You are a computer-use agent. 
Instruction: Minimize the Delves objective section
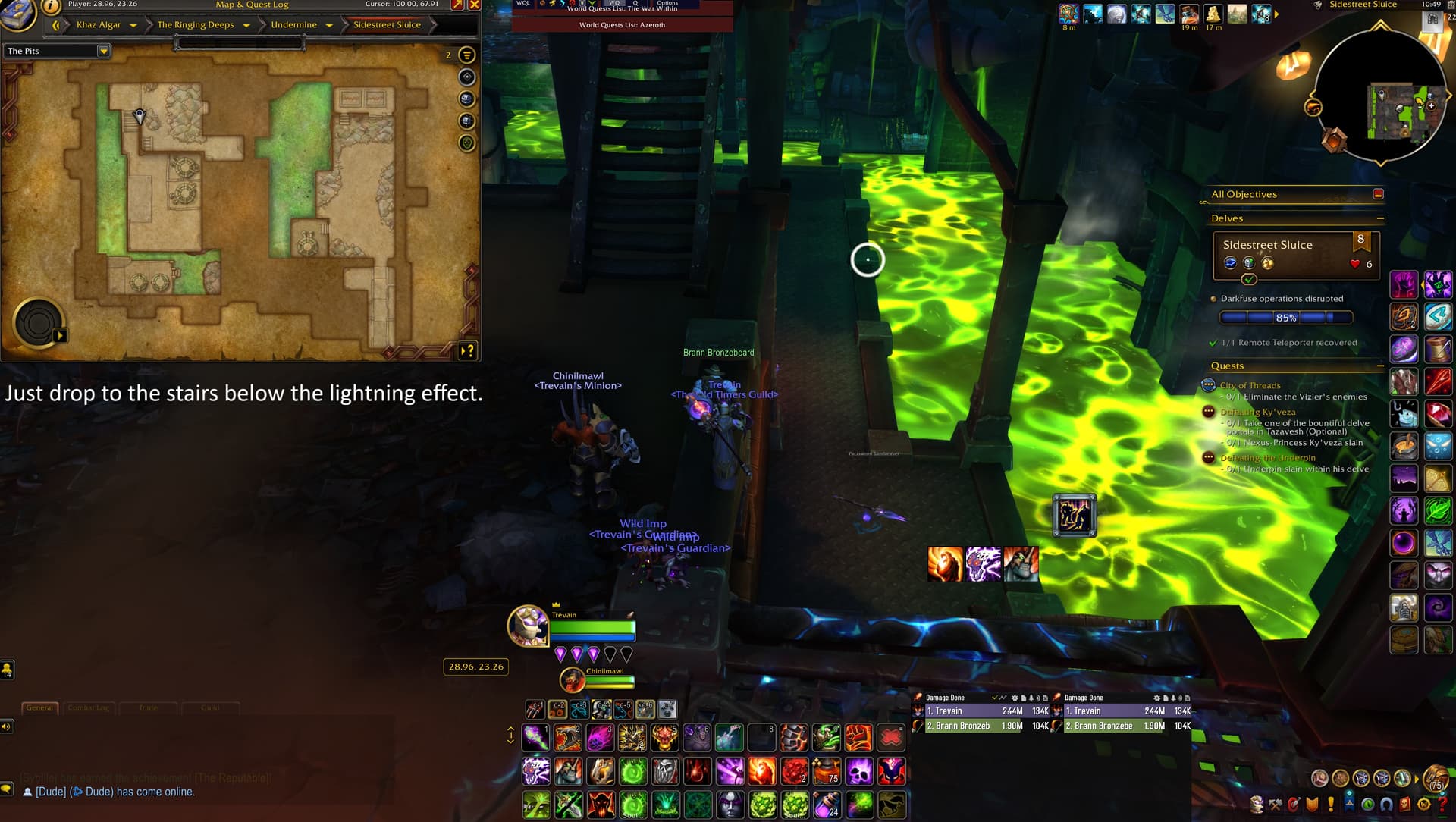coord(1380,218)
